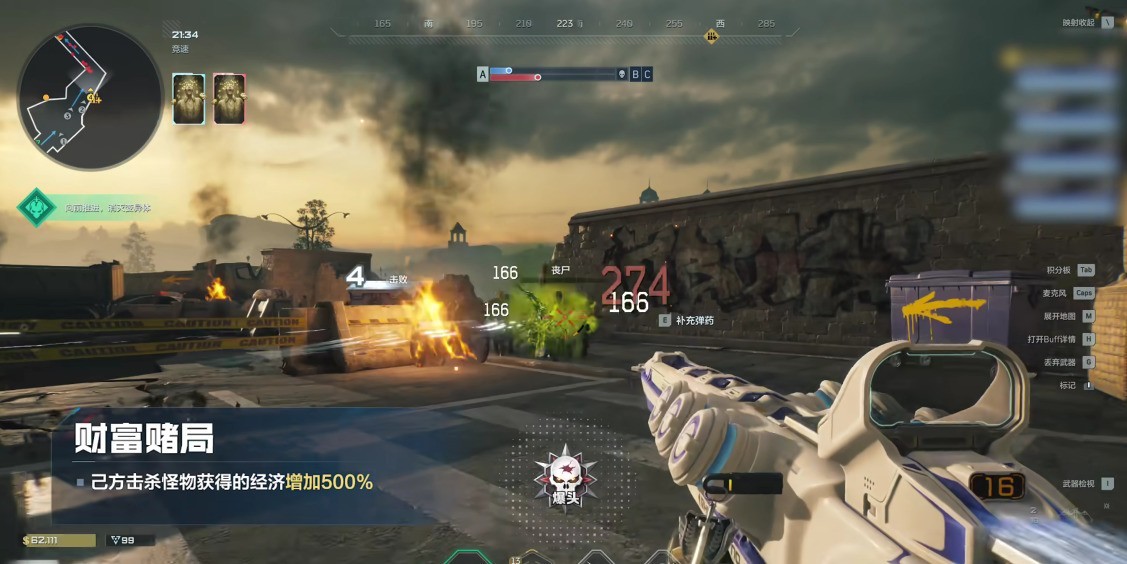This screenshot has height=564, width=1127.
Task: Select the blue-framed buff card
Action: (x=189, y=99)
